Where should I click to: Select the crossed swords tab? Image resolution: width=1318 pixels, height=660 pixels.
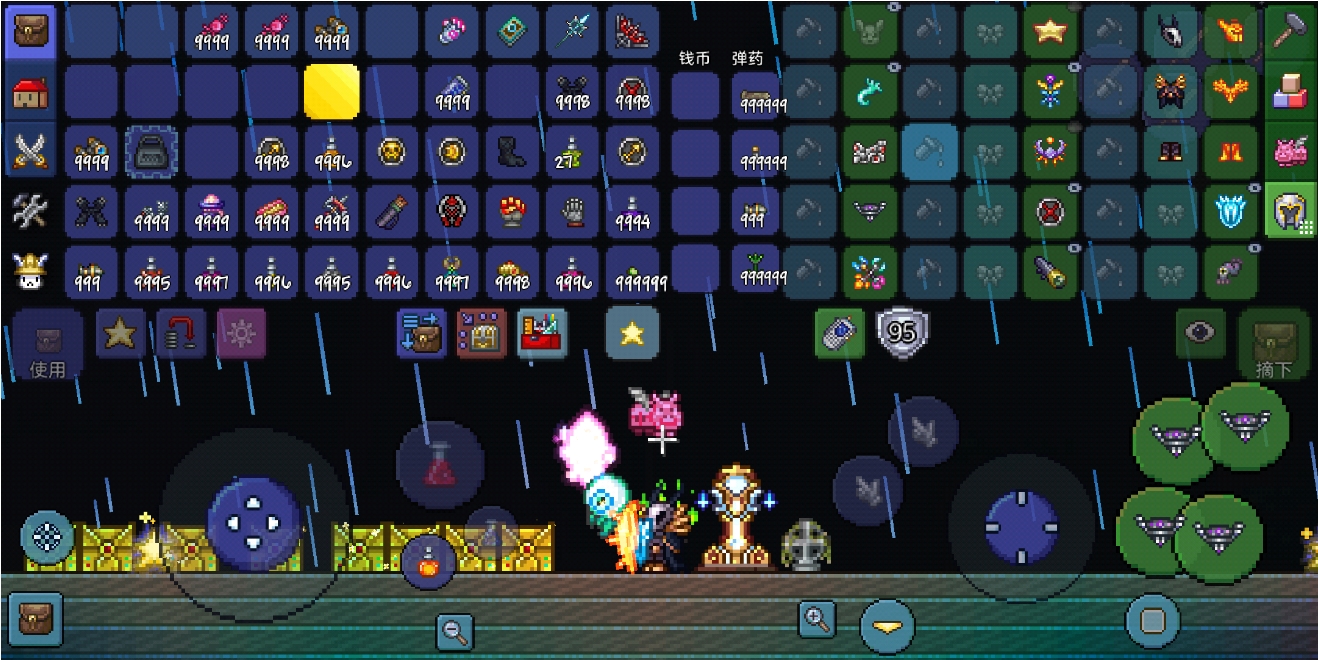point(32,152)
